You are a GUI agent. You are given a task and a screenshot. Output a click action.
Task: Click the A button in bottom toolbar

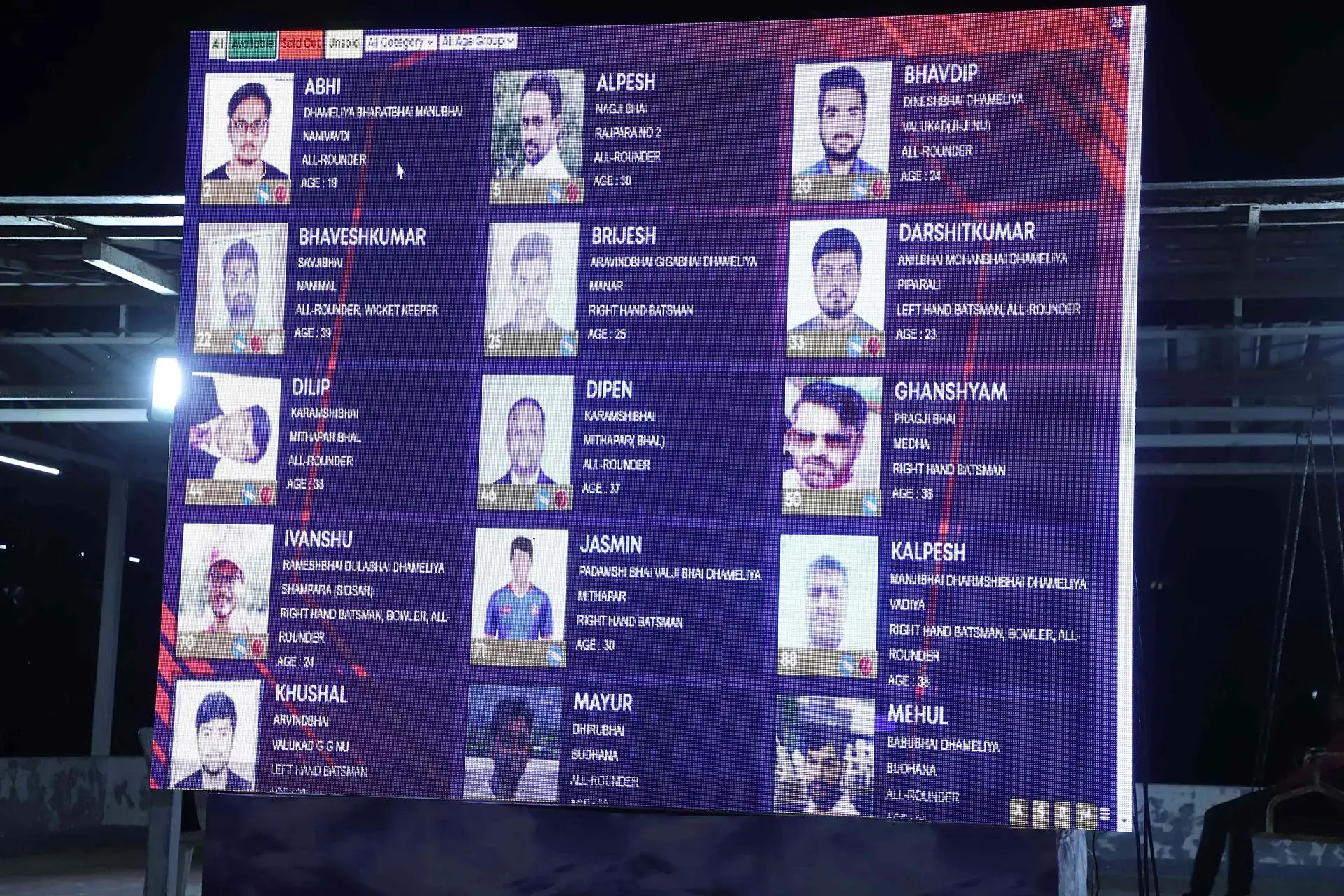[x=1018, y=813]
